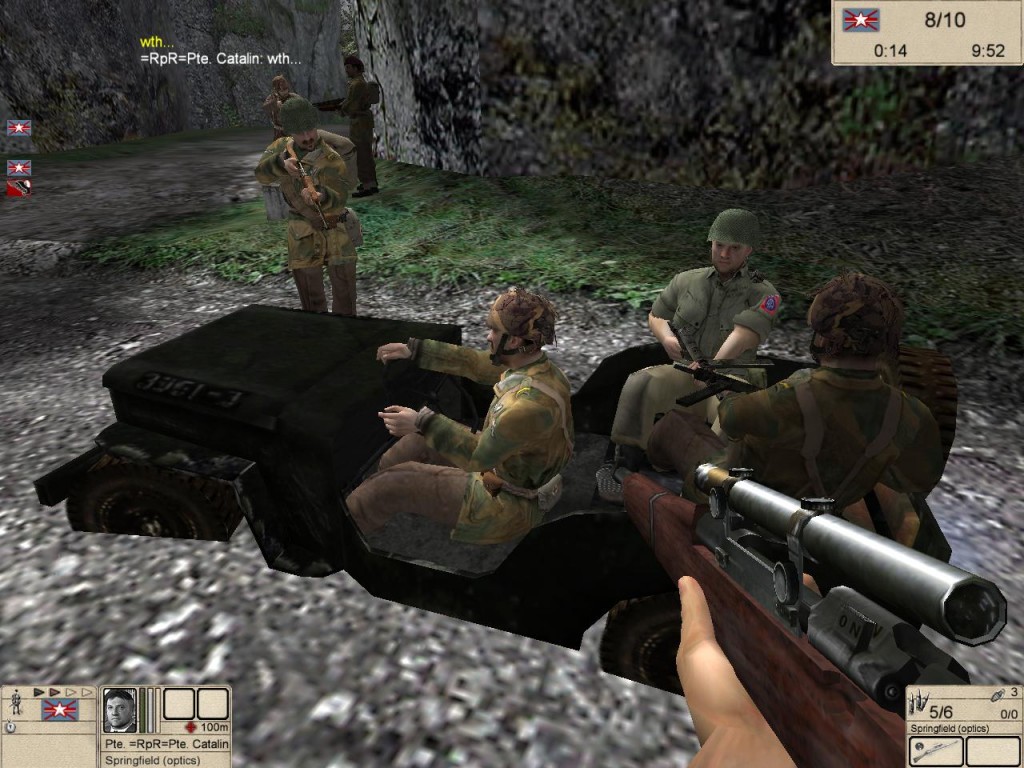Click the stopwatch icon in the status panel

coord(10,727)
